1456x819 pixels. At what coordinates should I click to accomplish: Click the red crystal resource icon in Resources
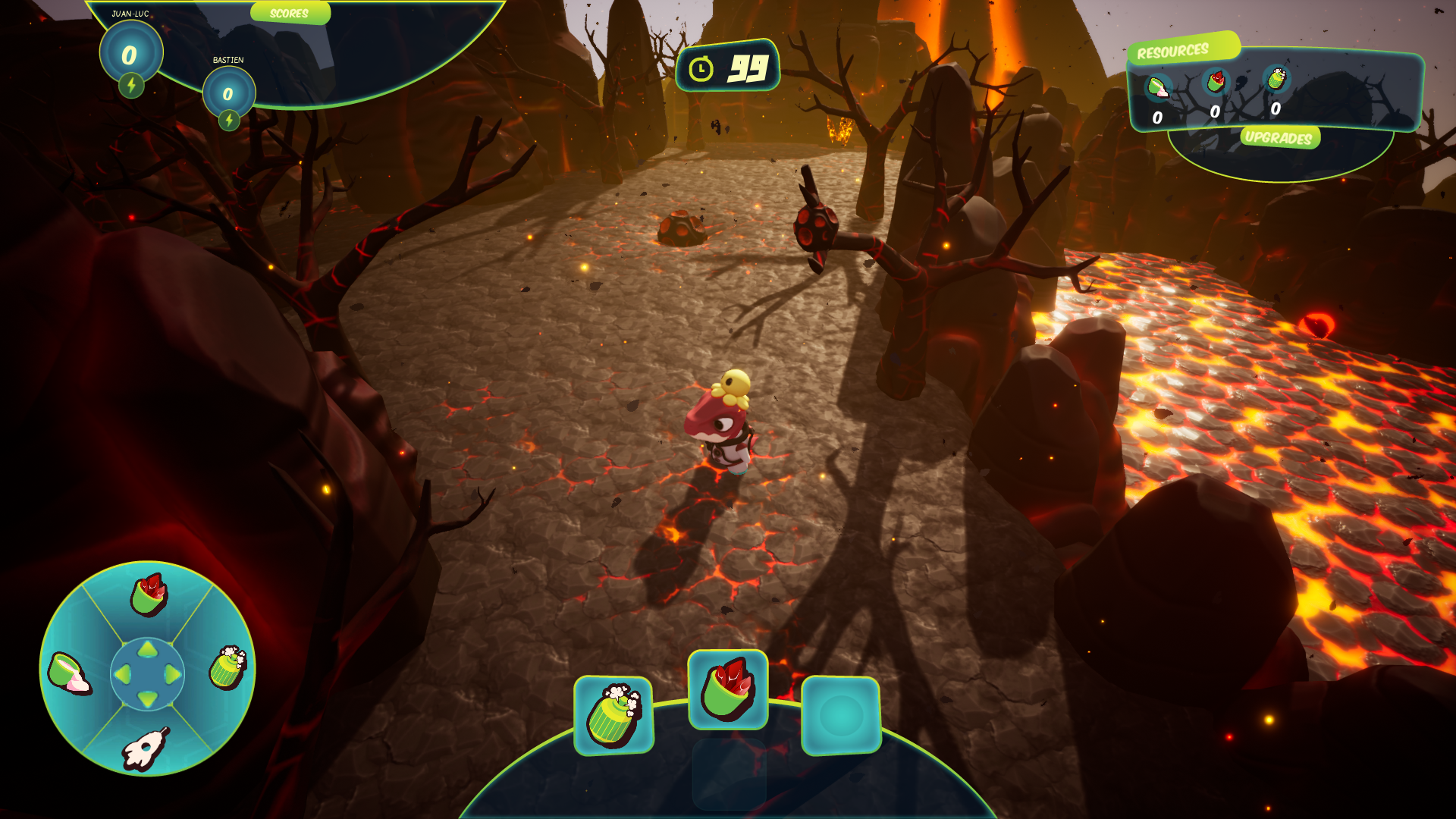pos(1216,81)
